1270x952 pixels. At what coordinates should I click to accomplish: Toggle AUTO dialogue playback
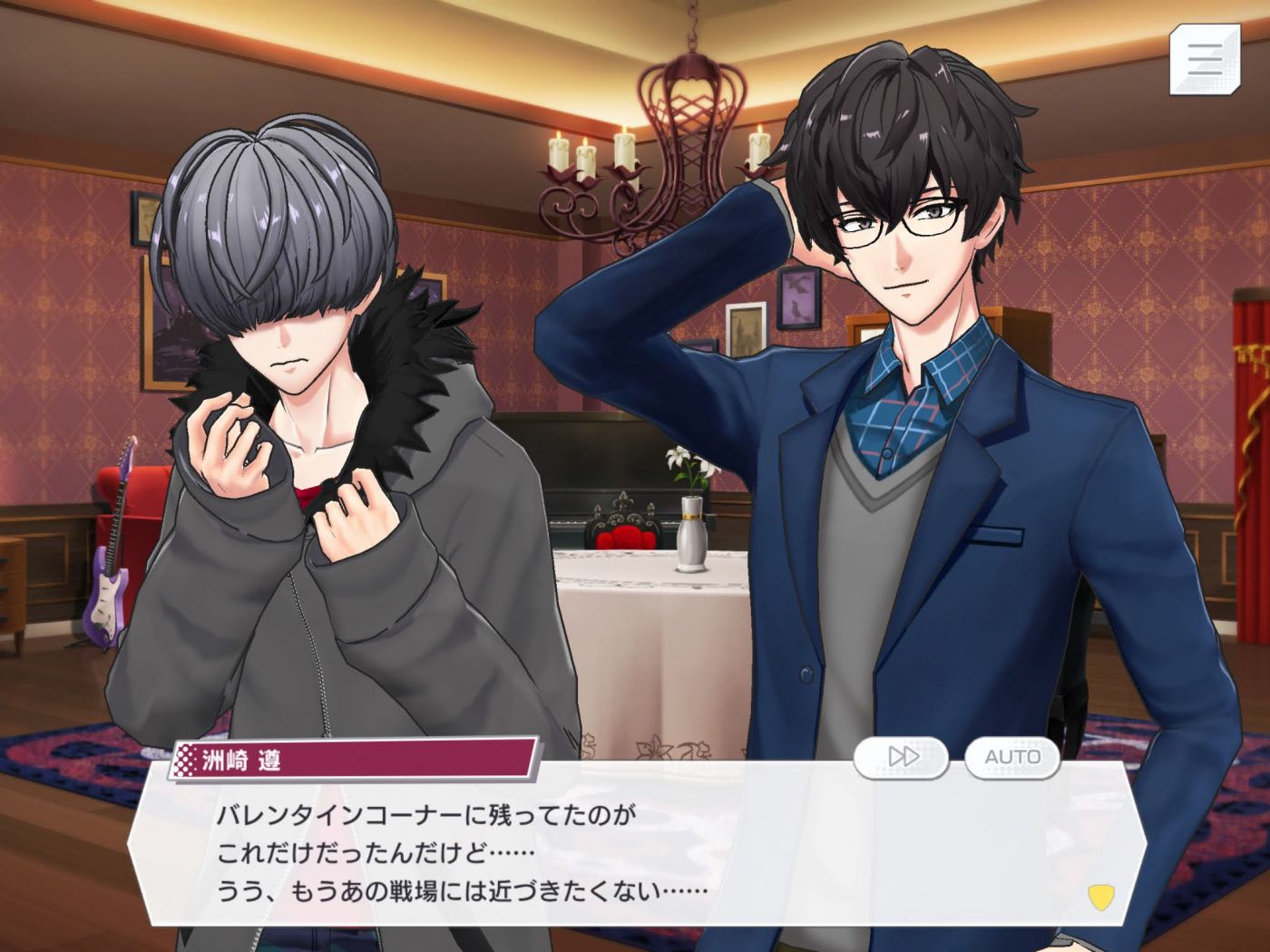(x=1012, y=757)
